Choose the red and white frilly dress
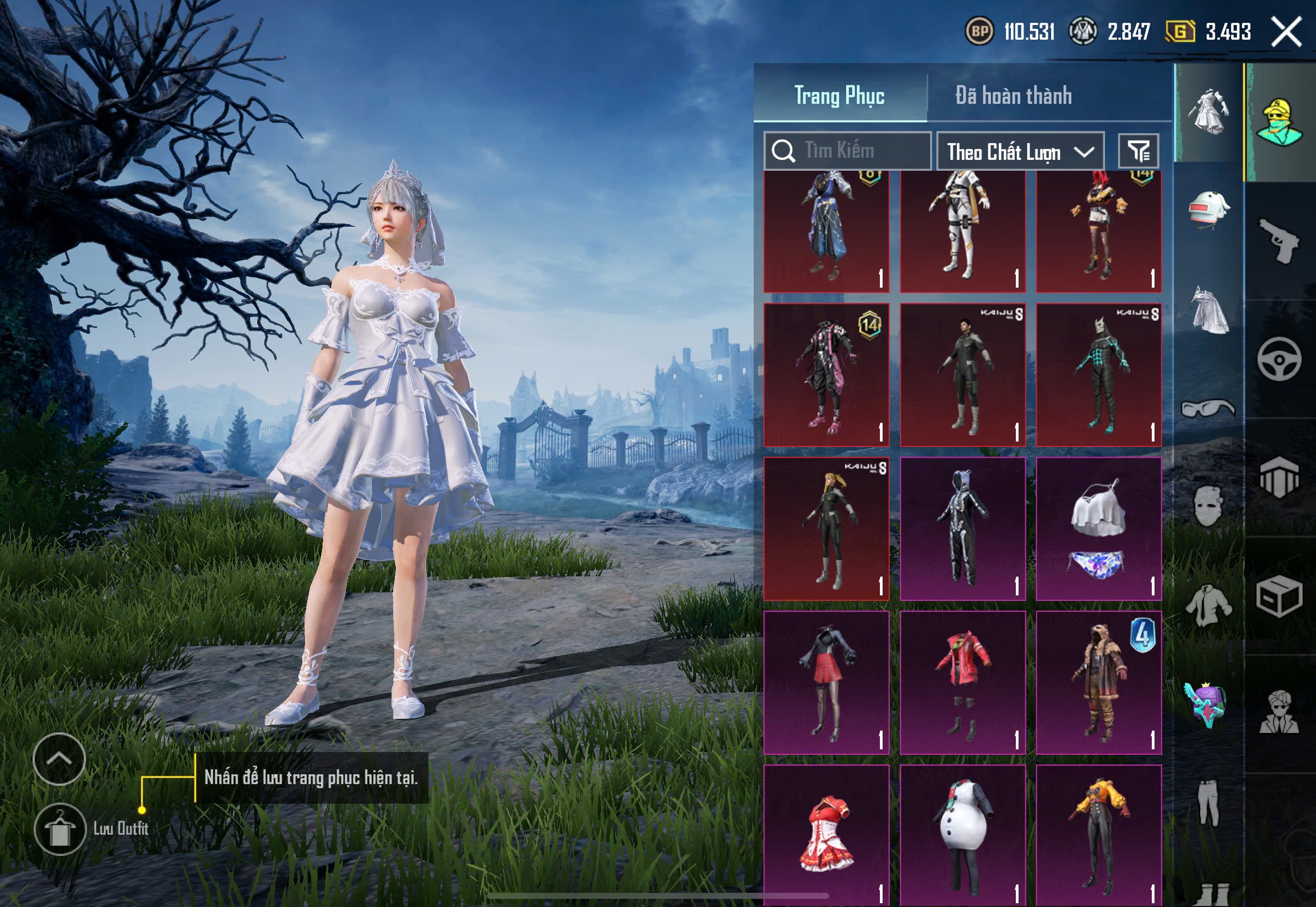The width and height of the screenshot is (1316, 907). click(x=826, y=834)
